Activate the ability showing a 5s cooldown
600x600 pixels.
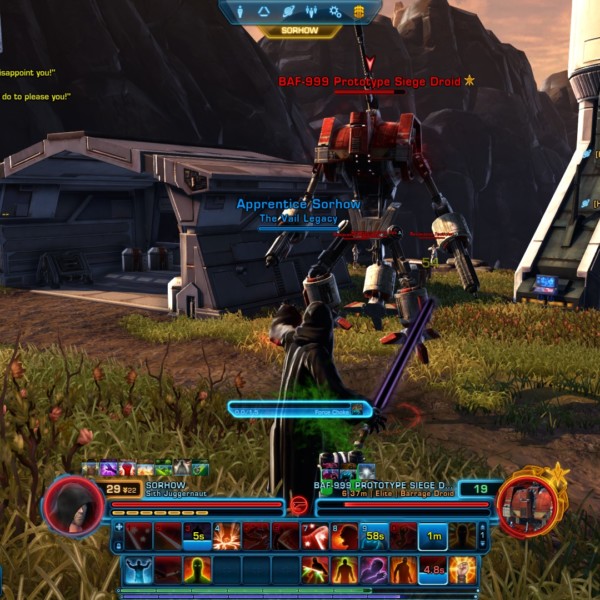click(198, 537)
